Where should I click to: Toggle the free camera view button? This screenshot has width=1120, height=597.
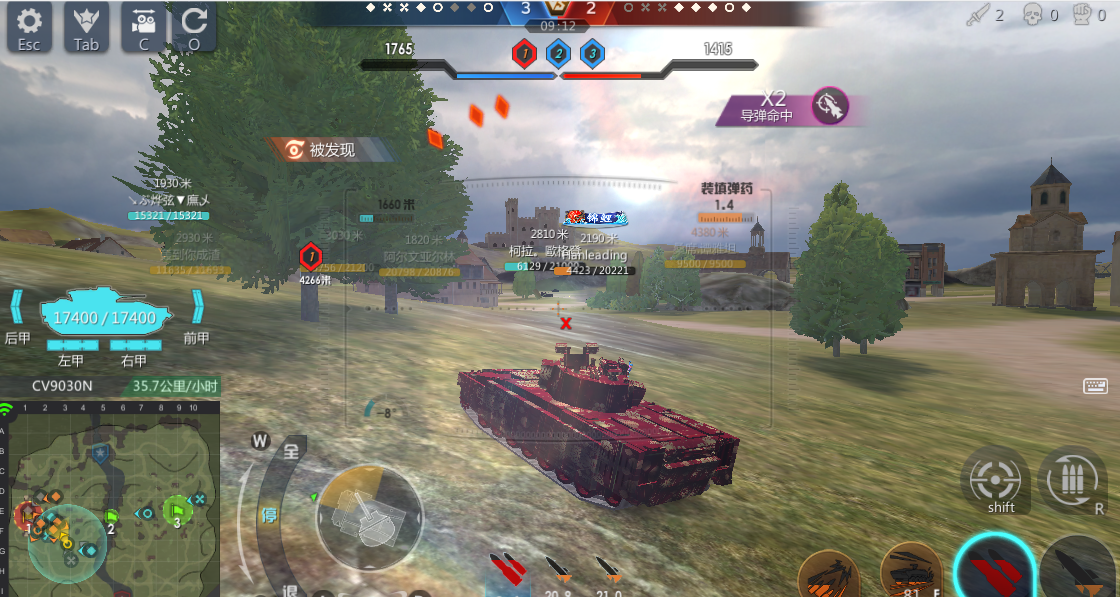pyautogui.click(x=144, y=26)
